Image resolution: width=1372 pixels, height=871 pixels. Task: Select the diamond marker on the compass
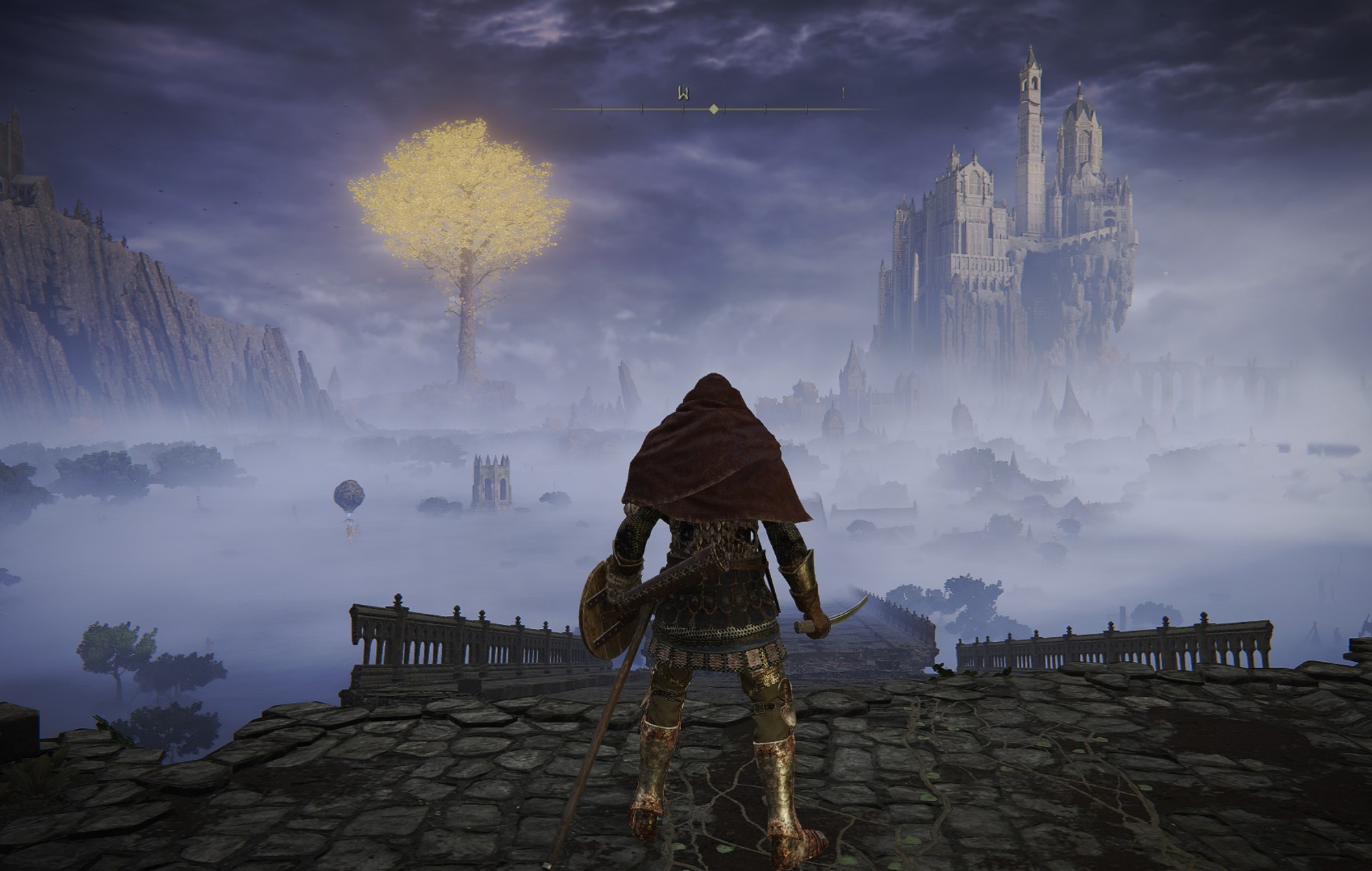[714, 109]
